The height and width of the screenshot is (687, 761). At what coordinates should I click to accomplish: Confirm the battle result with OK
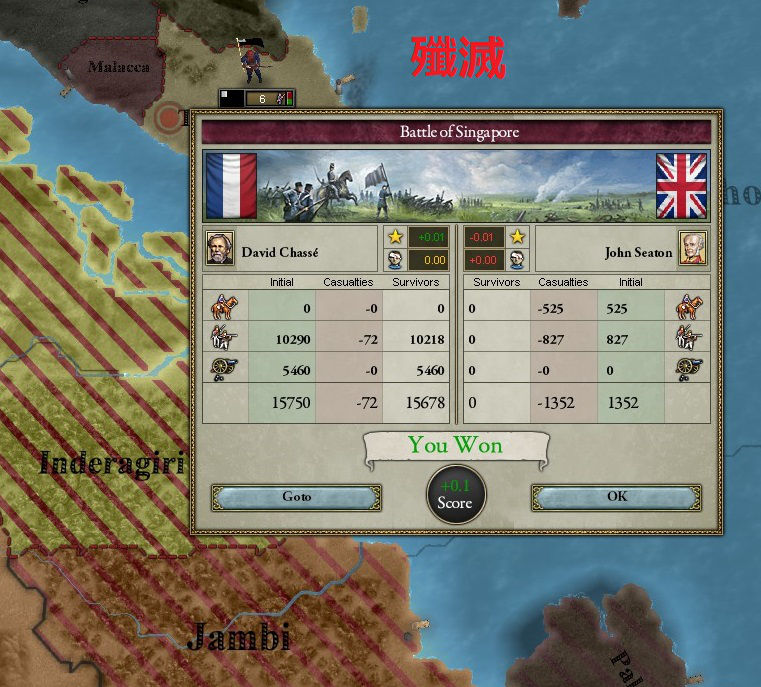(x=616, y=497)
